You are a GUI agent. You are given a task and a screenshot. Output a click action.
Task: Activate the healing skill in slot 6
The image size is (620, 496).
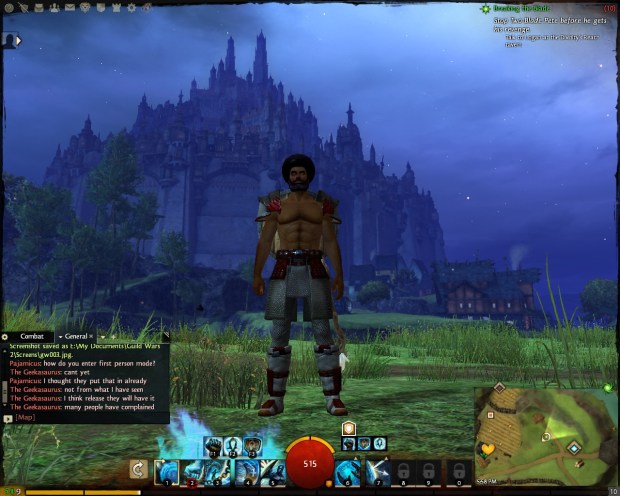[x=348, y=470]
